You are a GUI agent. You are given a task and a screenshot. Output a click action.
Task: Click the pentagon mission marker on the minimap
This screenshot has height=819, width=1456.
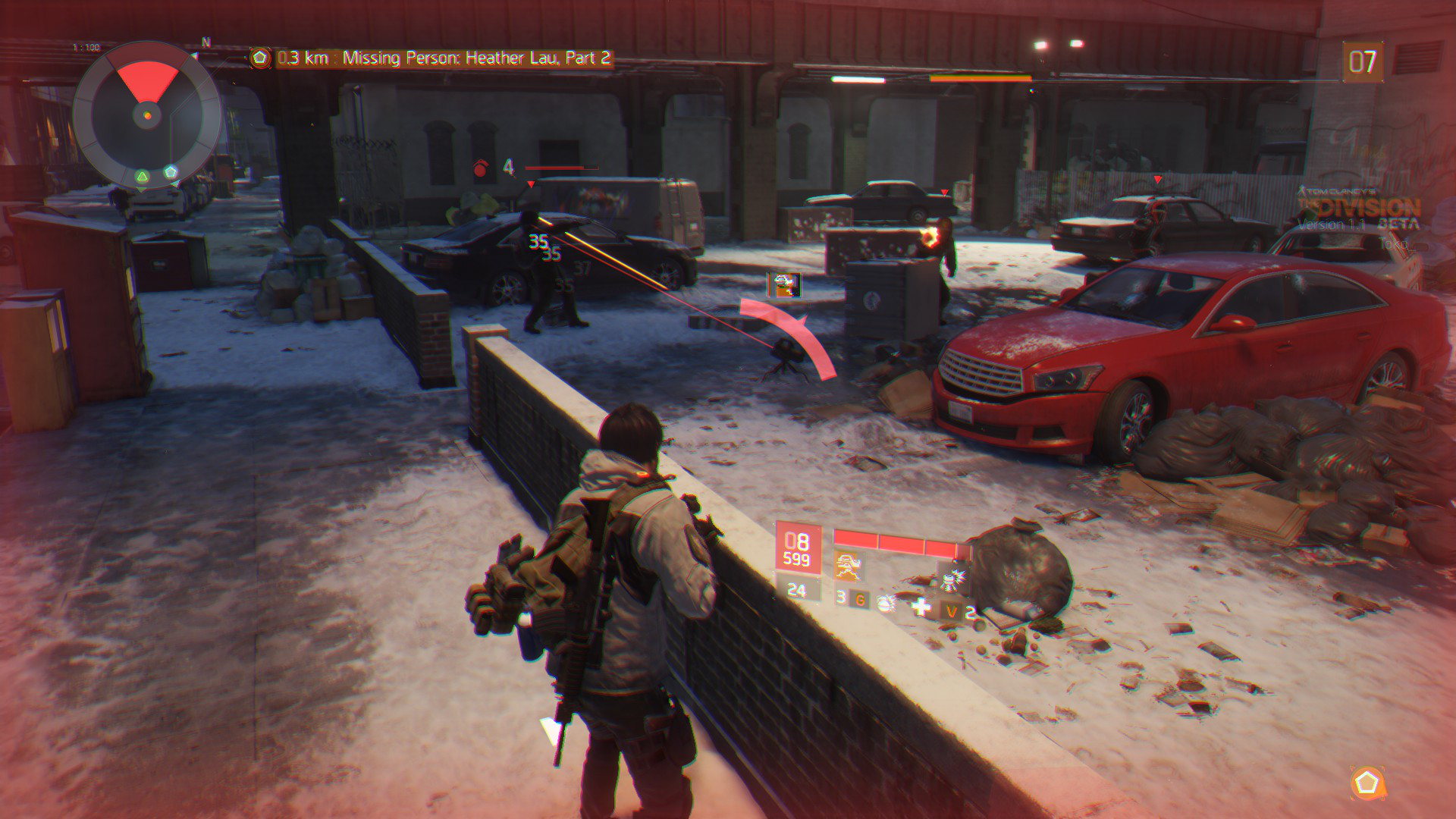pos(171,172)
